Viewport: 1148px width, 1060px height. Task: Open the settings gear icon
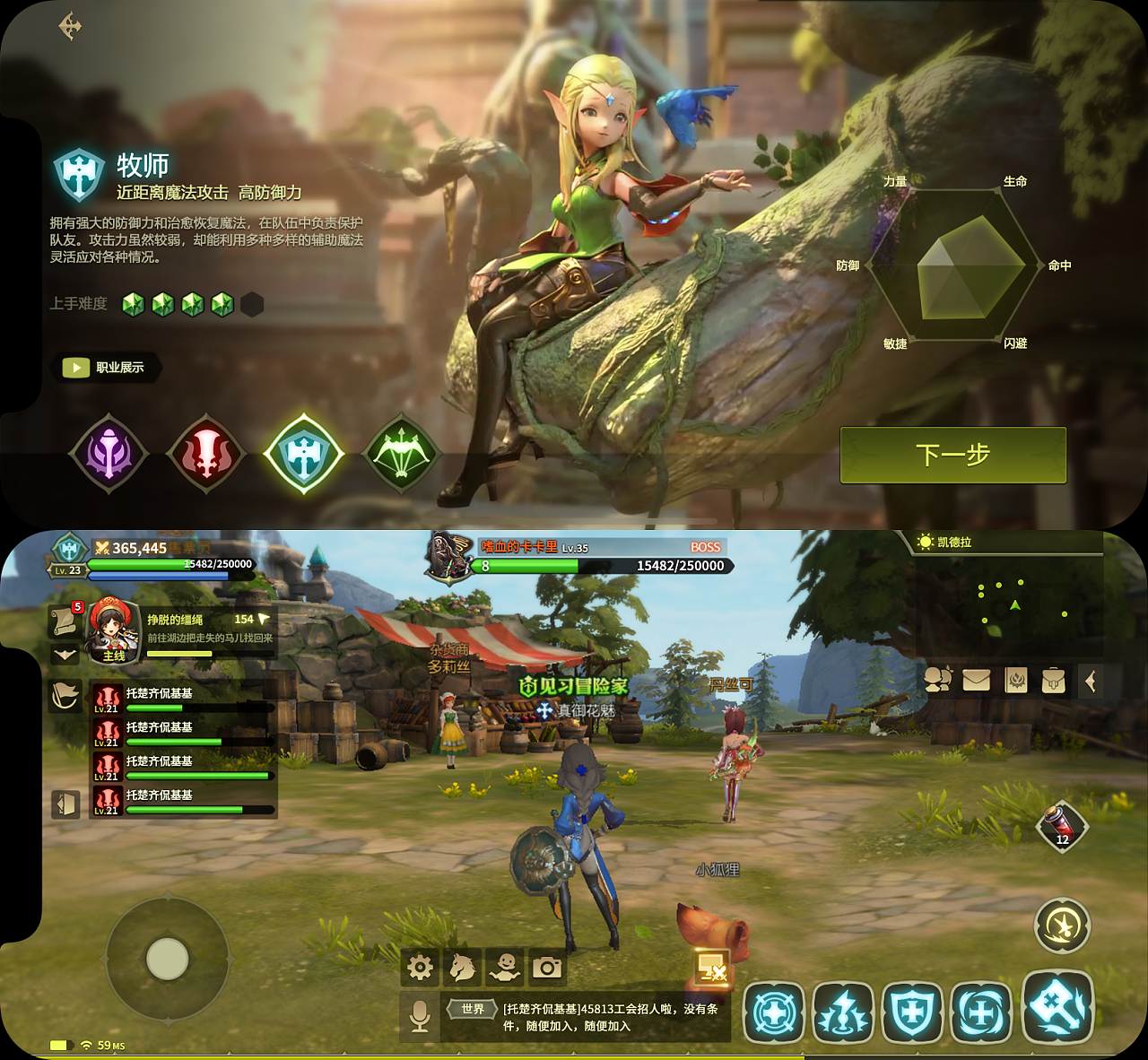click(x=420, y=968)
